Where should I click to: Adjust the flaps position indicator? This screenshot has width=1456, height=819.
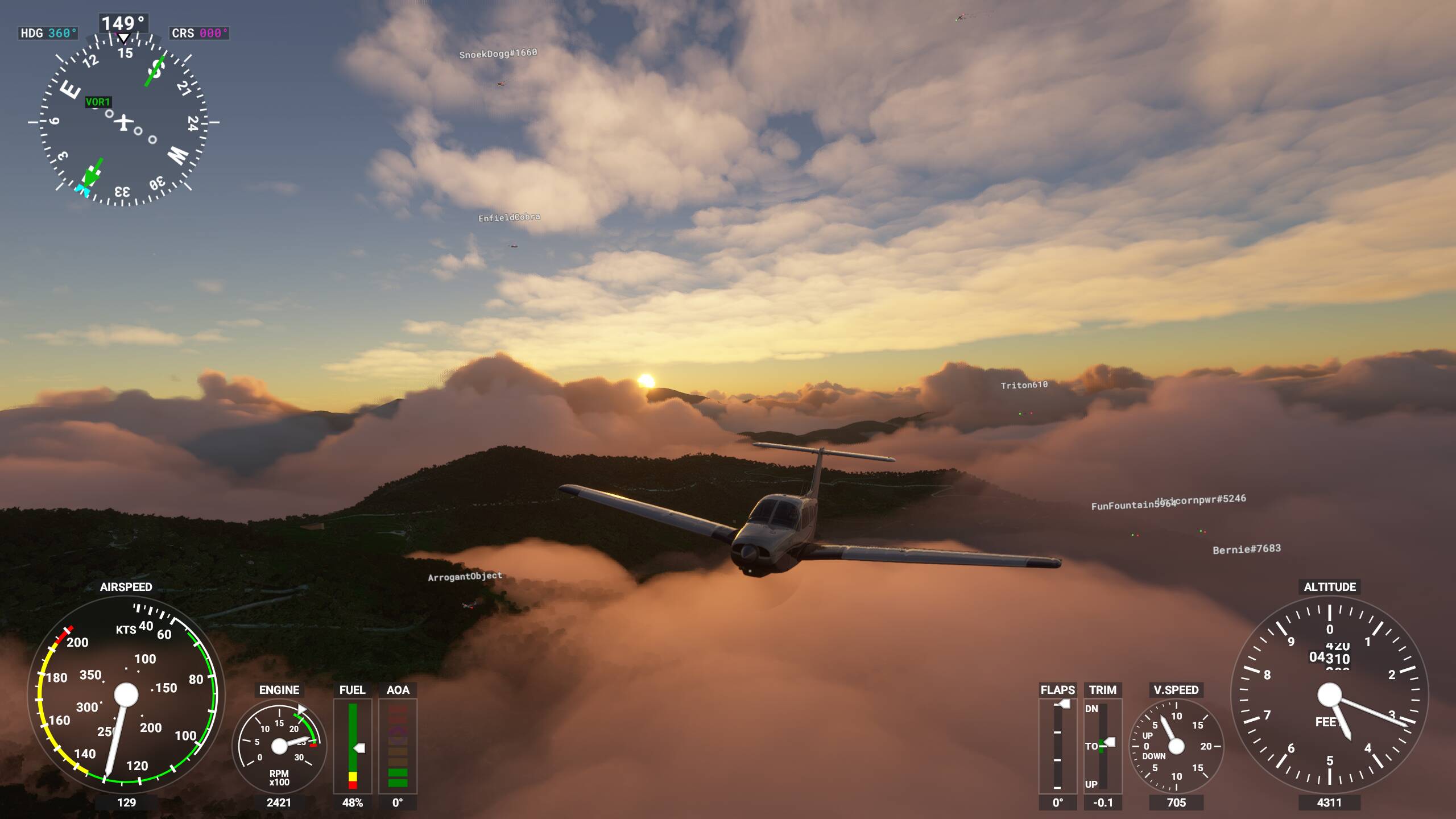[x=1057, y=746]
